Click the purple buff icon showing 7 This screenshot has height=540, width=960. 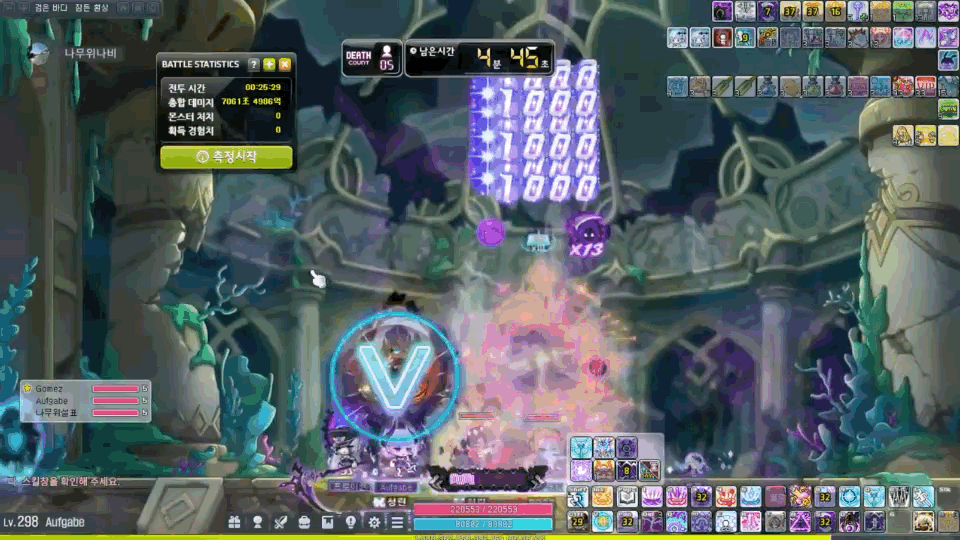[x=770, y=11]
